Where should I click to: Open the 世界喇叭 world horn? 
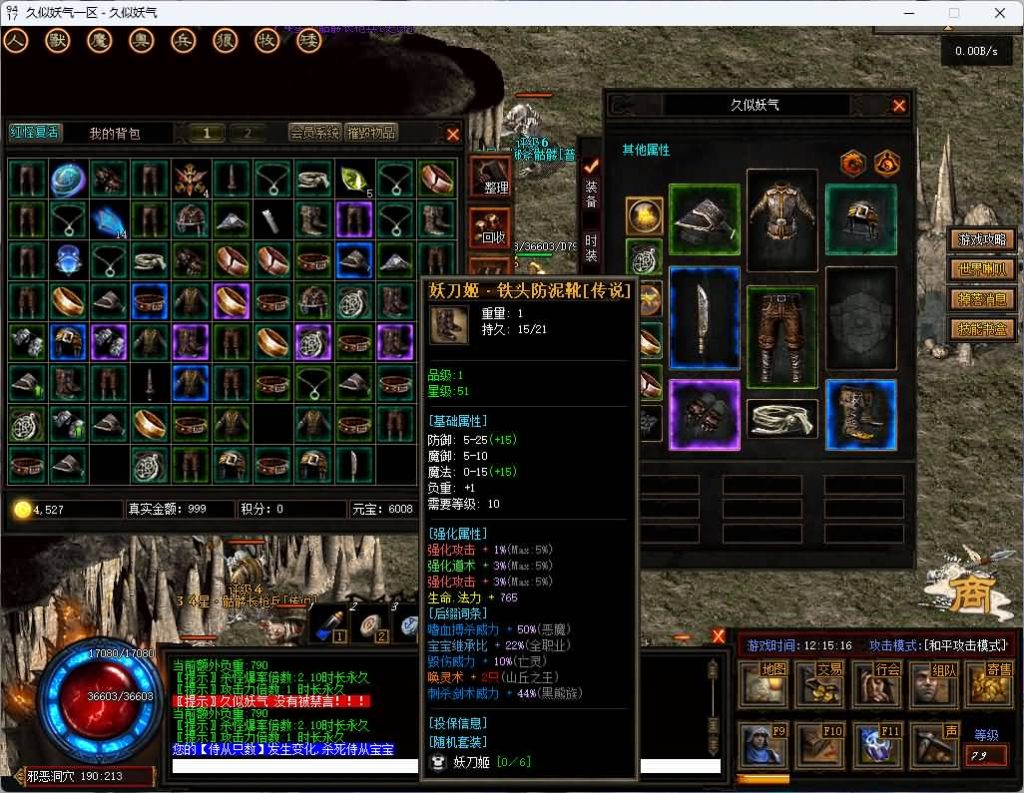(982, 270)
